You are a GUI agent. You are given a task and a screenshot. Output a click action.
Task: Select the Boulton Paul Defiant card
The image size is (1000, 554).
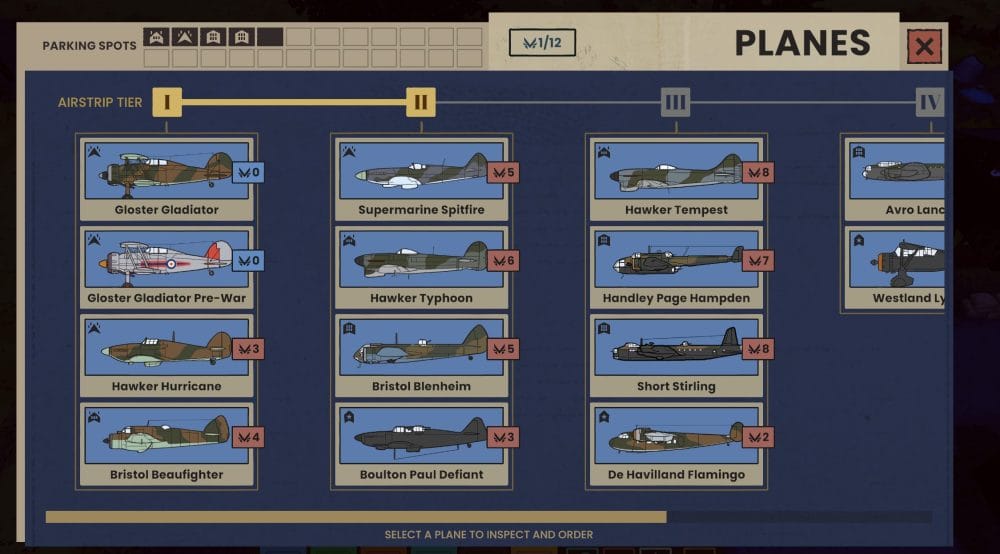pos(420,443)
